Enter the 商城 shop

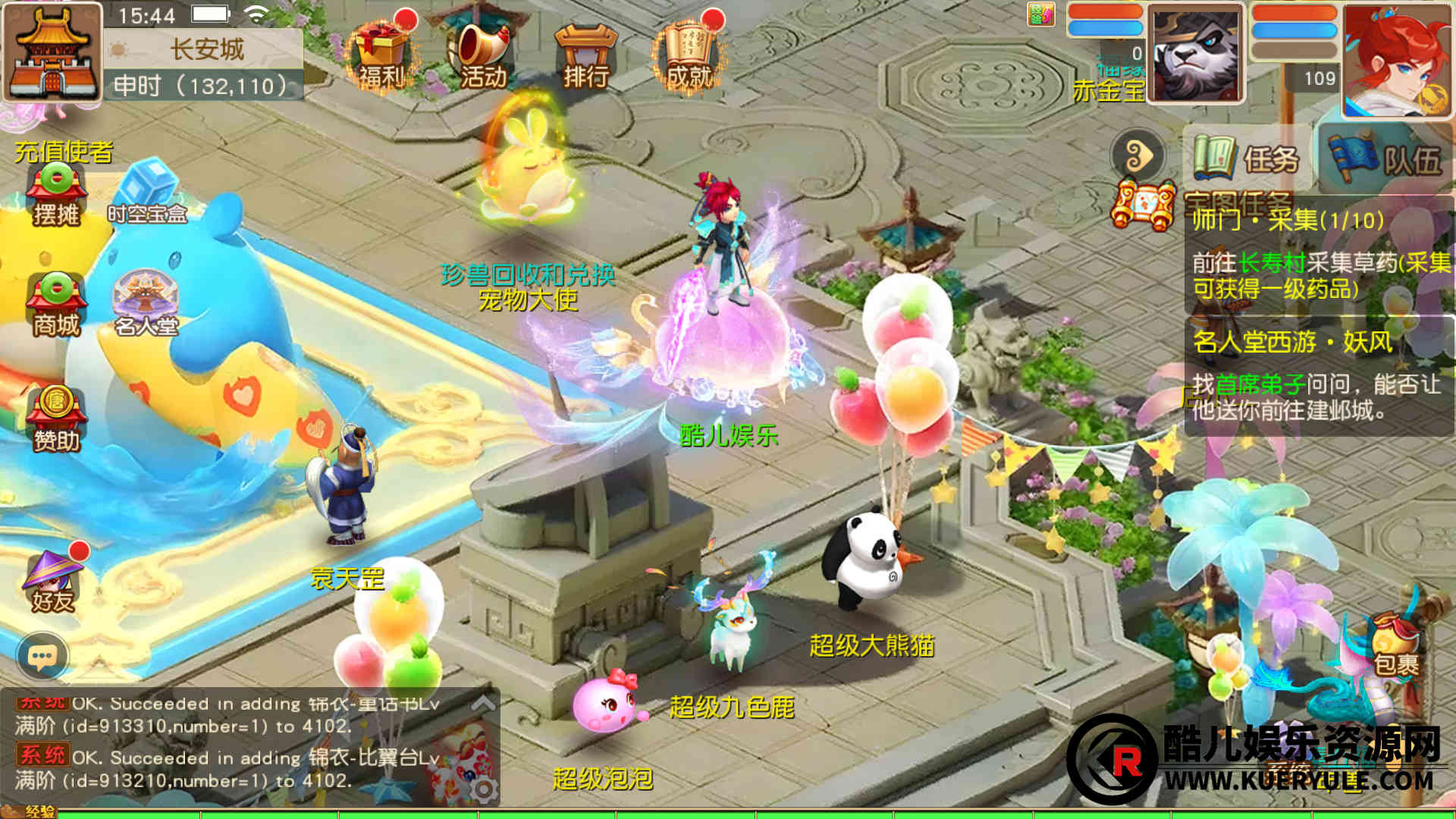coord(56,305)
